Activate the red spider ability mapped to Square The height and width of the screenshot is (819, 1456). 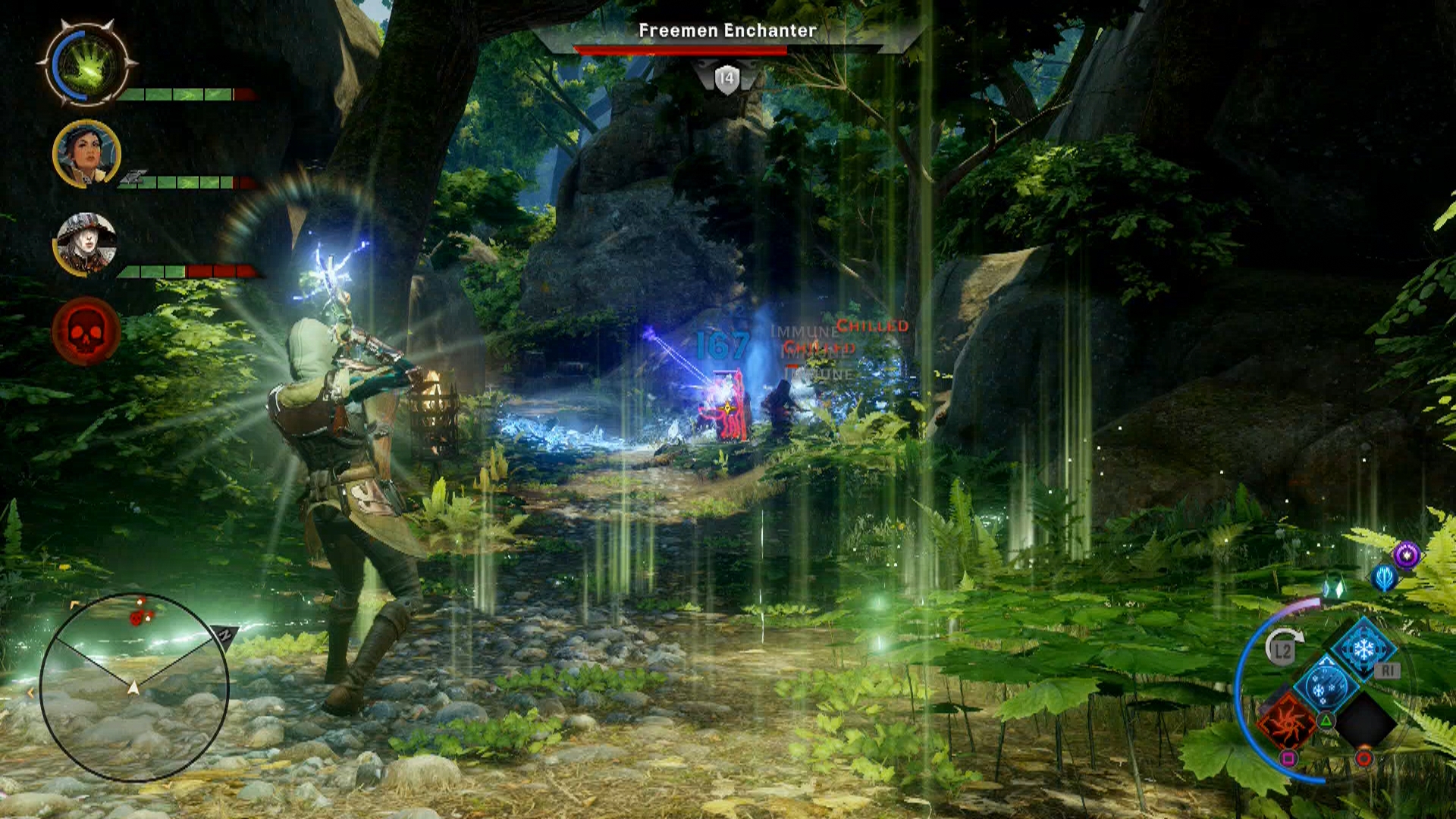click(1288, 722)
